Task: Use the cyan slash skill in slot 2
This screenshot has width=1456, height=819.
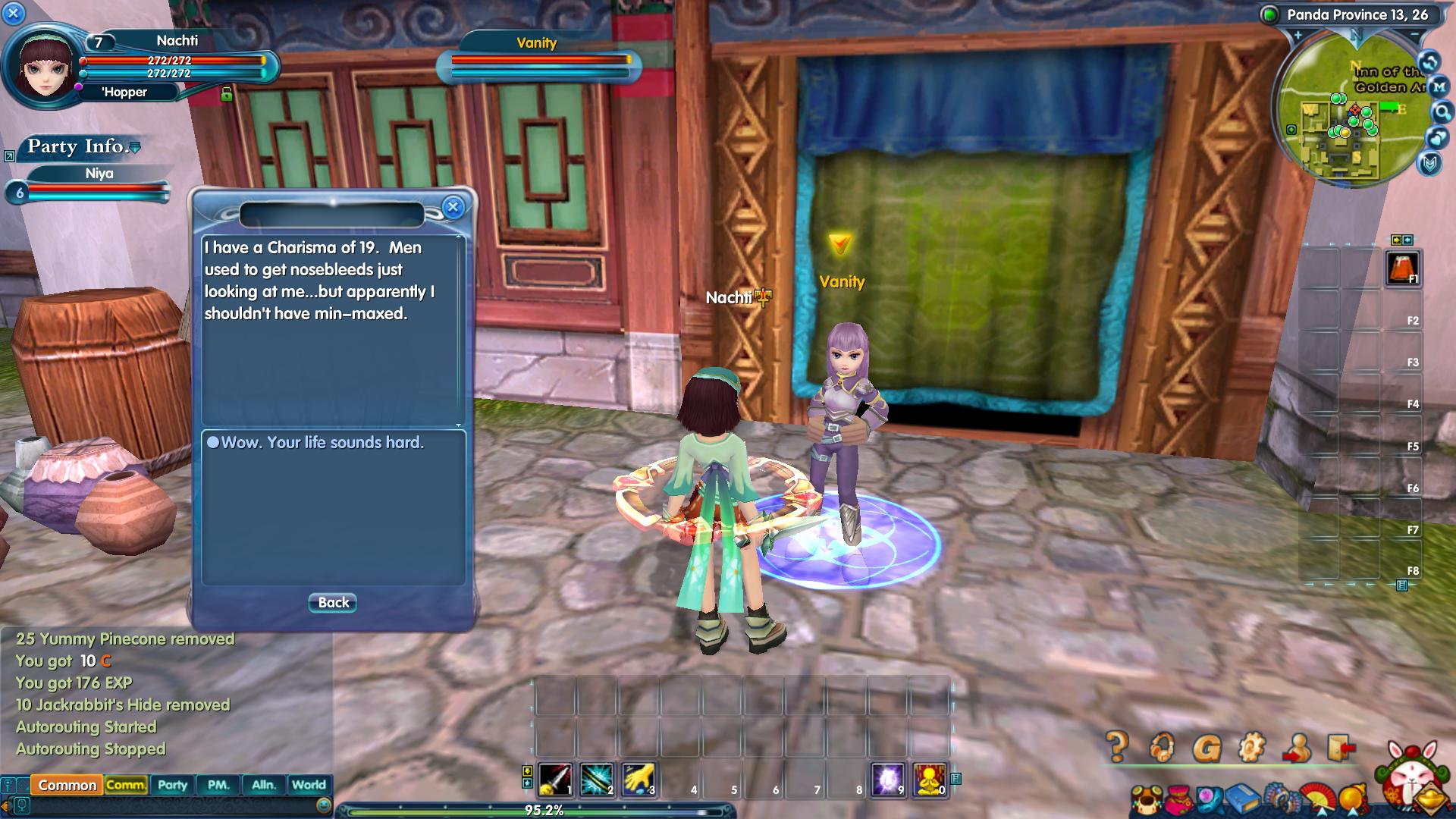Action: 597,780
